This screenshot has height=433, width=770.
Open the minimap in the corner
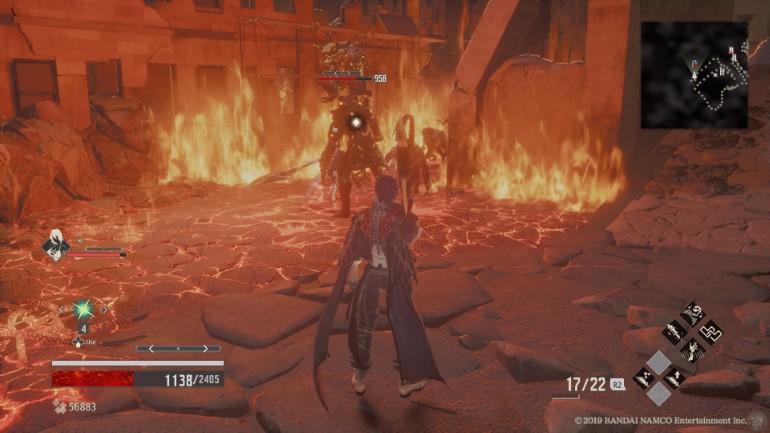click(x=694, y=75)
